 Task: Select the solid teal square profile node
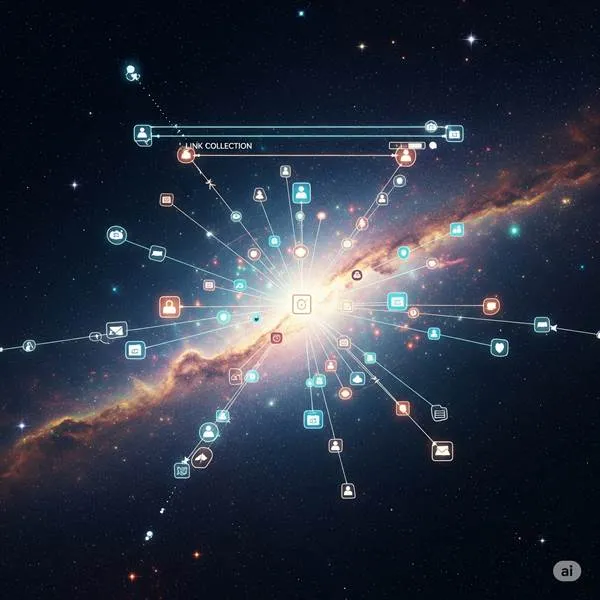[301, 192]
